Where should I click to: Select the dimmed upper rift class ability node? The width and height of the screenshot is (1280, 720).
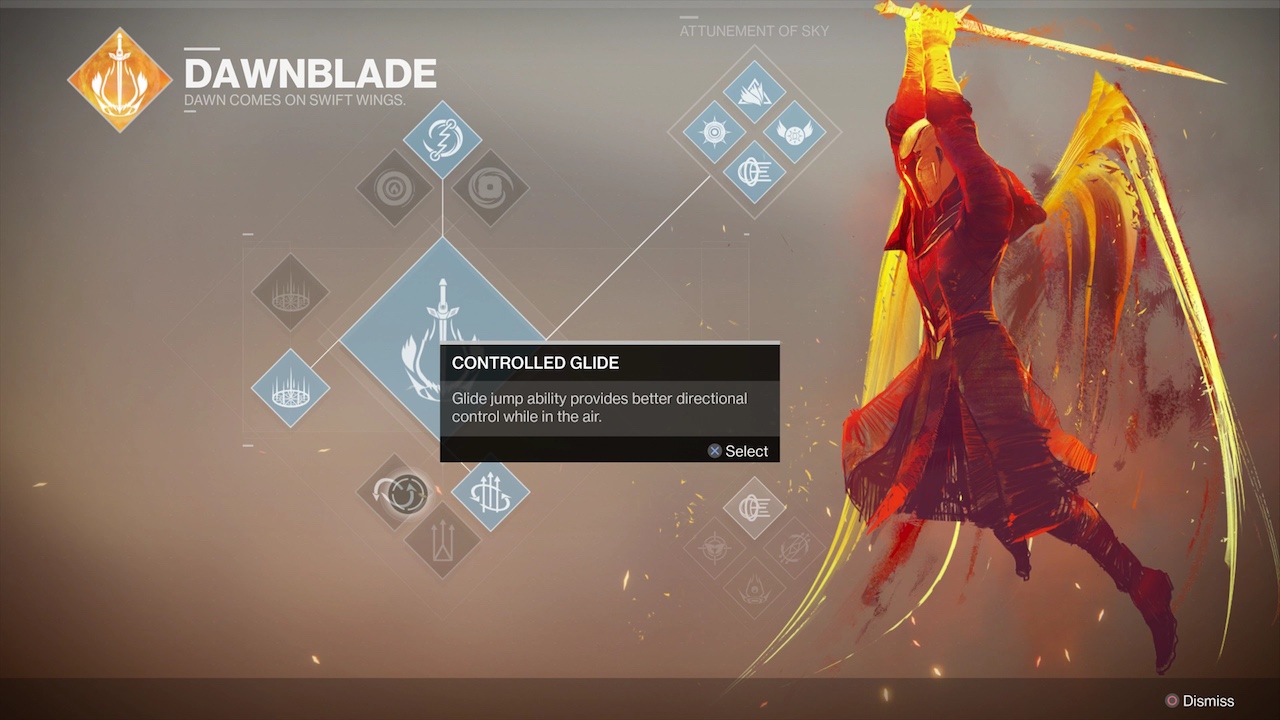(290, 292)
